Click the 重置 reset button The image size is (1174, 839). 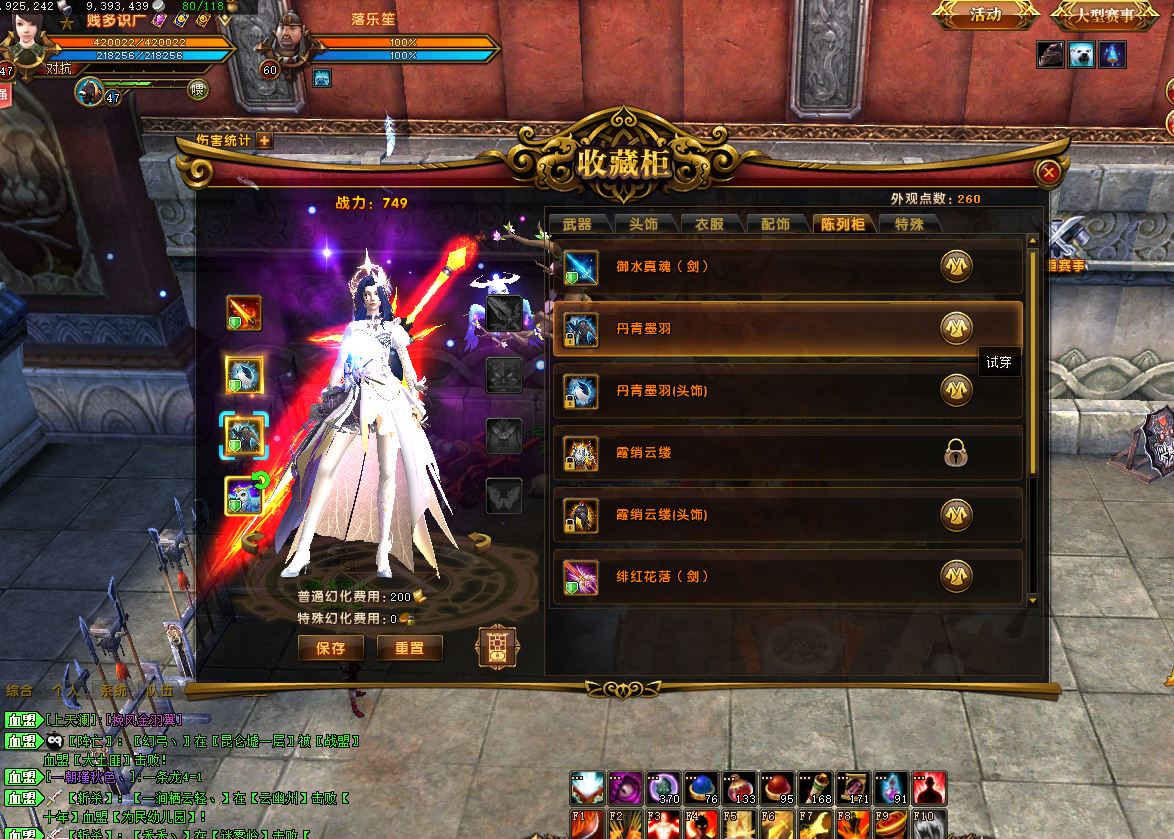pyautogui.click(x=409, y=648)
